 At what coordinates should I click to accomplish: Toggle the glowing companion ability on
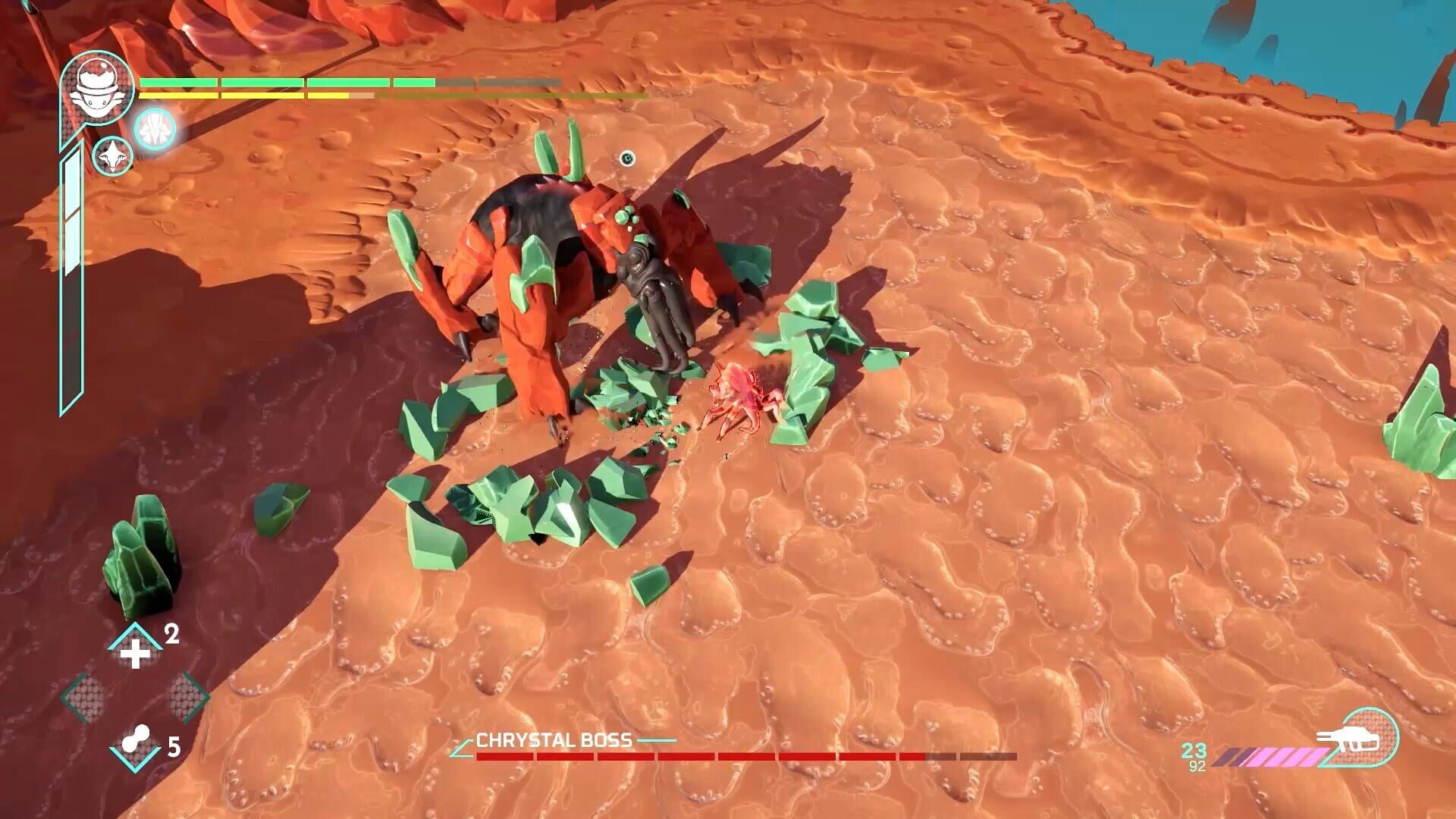click(x=154, y=128)
